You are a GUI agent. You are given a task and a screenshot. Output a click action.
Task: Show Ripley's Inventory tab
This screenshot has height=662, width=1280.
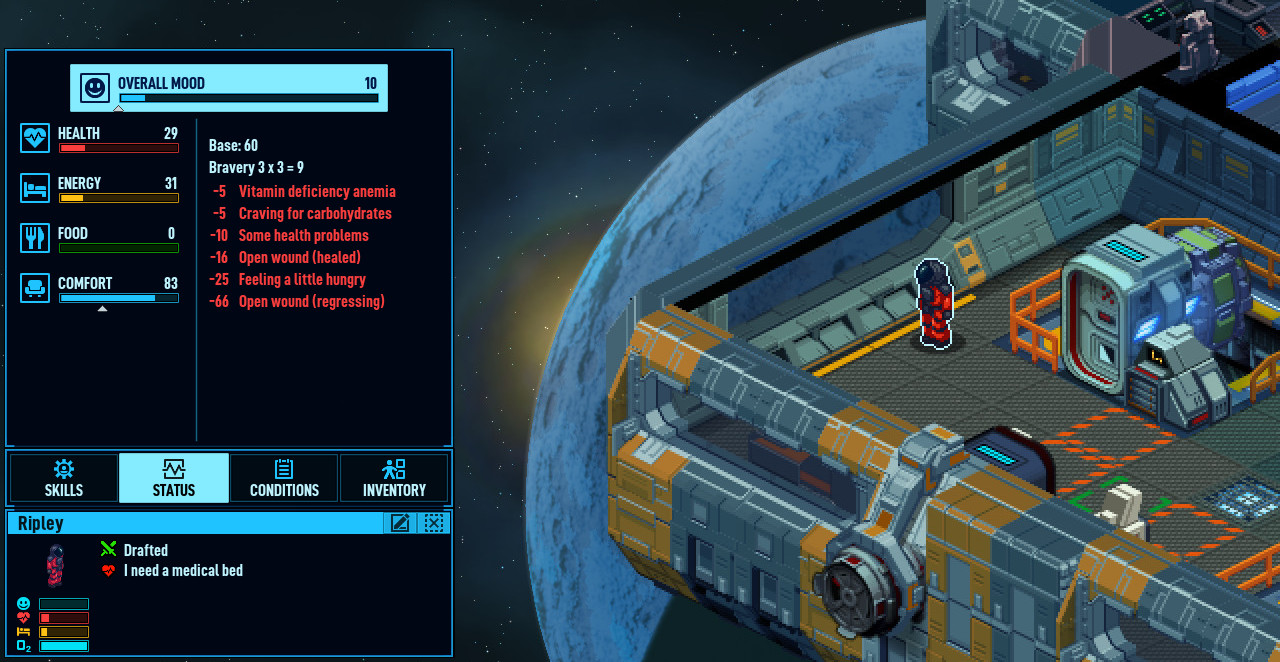click(394, 478)
